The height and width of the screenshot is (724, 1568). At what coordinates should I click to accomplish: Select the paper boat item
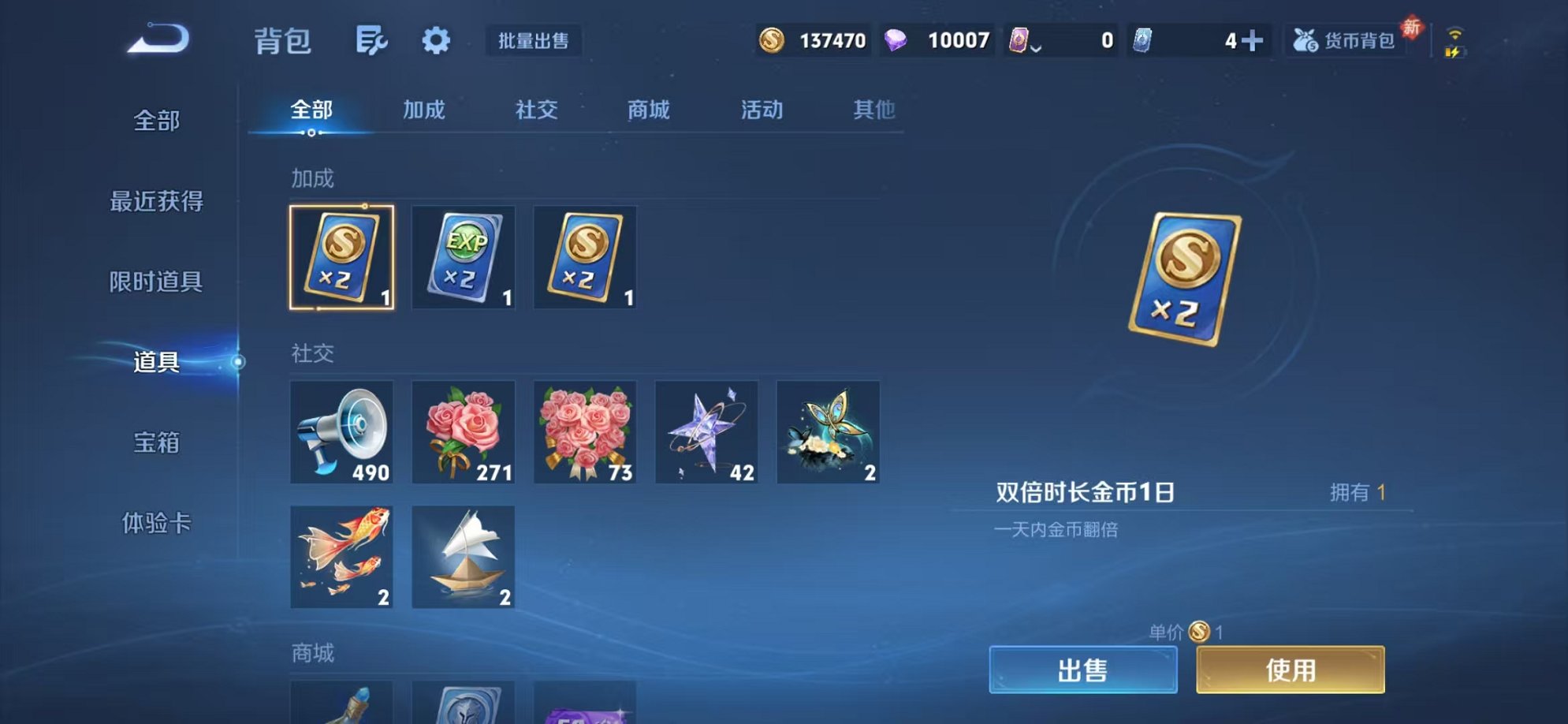coord(464,558)
